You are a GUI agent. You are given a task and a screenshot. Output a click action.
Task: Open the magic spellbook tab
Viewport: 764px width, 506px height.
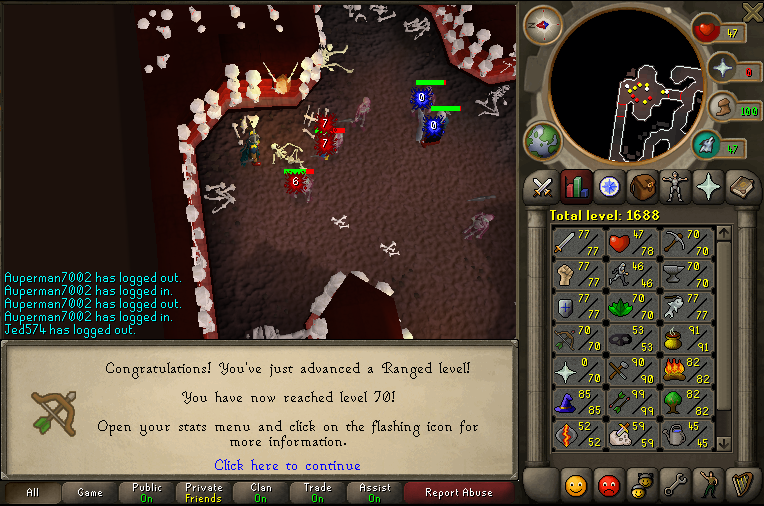tap(744, 187)
